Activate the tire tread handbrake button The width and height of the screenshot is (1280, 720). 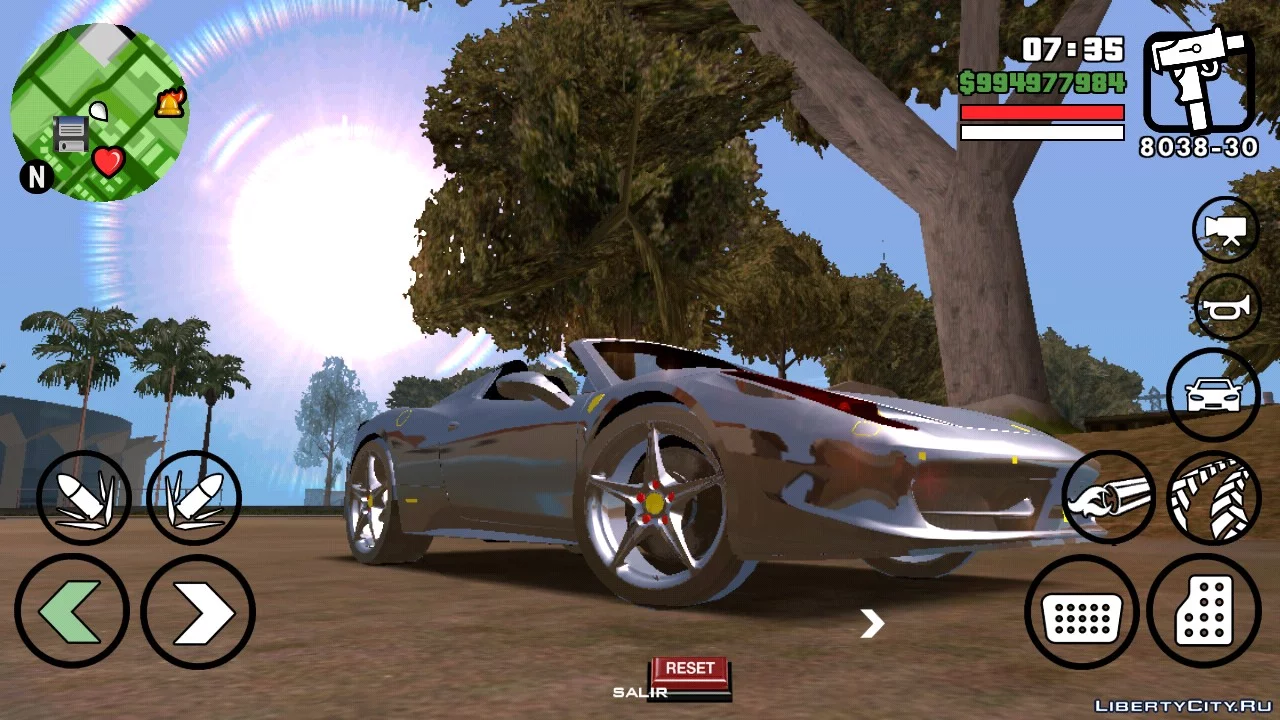[x=1213, y=497]
